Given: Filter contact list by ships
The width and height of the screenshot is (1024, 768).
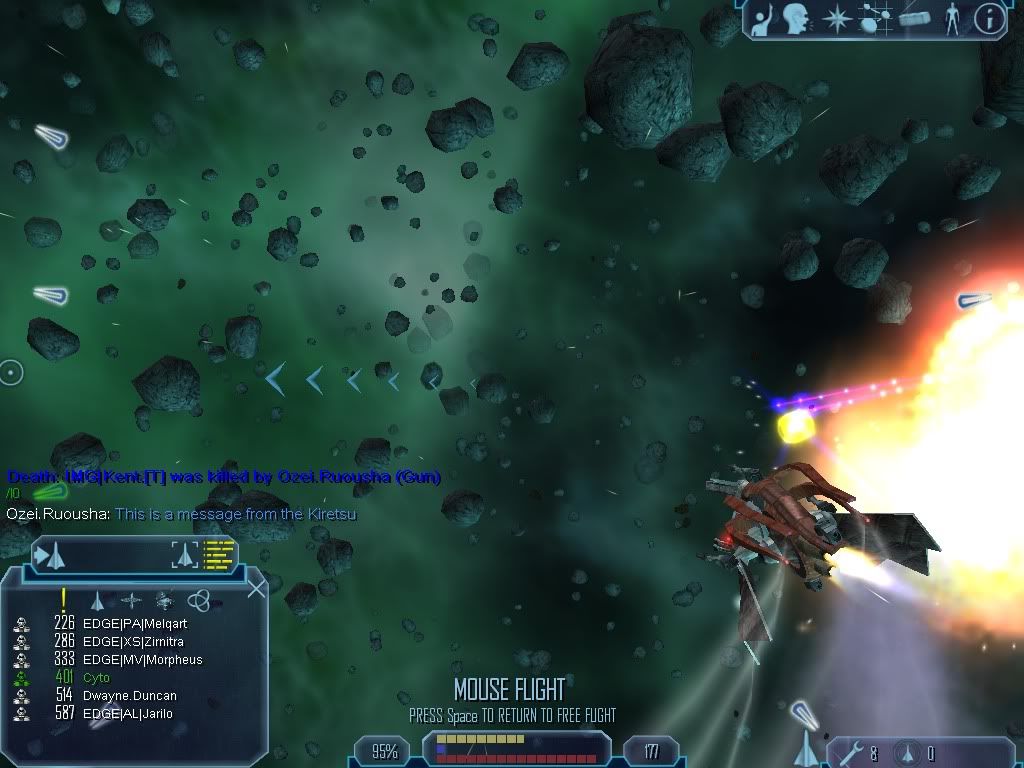Looking at the screenshot, I should click(x=98, y=601).
